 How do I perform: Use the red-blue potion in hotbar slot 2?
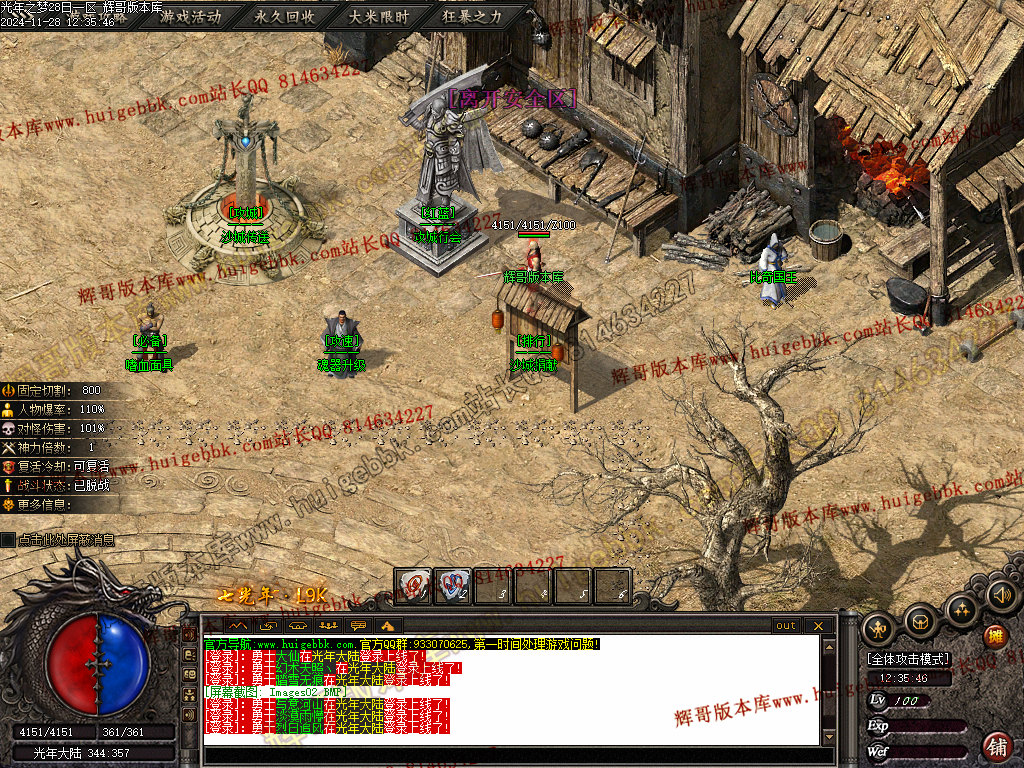(455, 587)
